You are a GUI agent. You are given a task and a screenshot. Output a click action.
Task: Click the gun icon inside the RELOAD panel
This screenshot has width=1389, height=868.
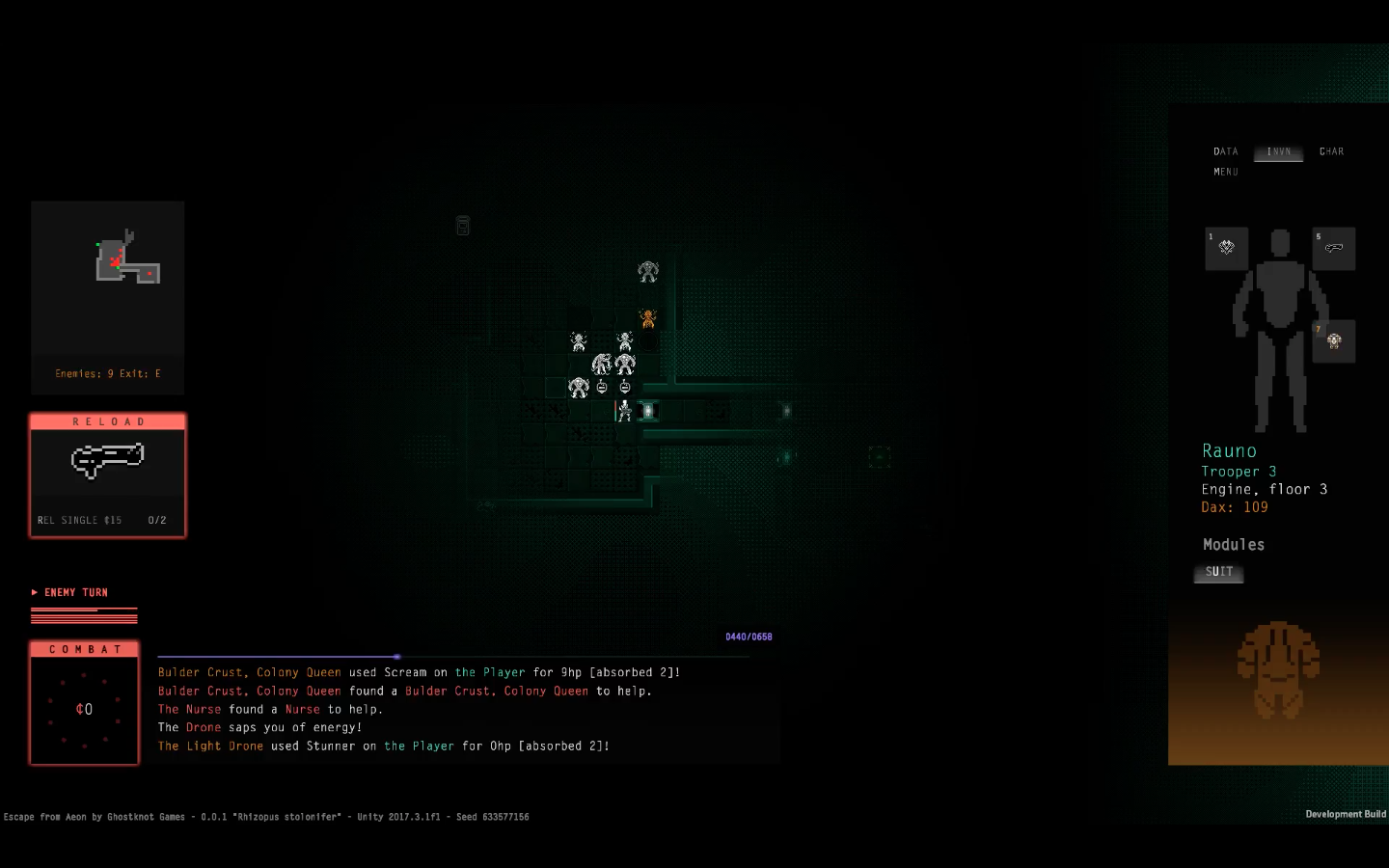(107, 460)
